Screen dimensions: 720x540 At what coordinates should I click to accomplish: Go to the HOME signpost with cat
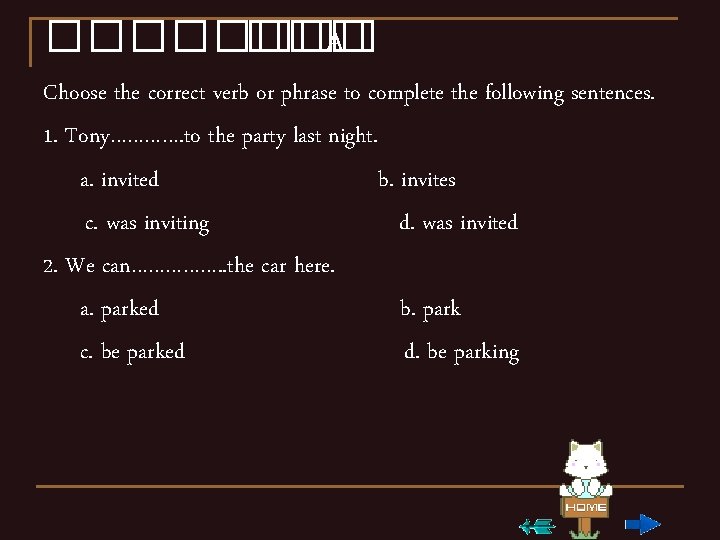coord(585,480)
